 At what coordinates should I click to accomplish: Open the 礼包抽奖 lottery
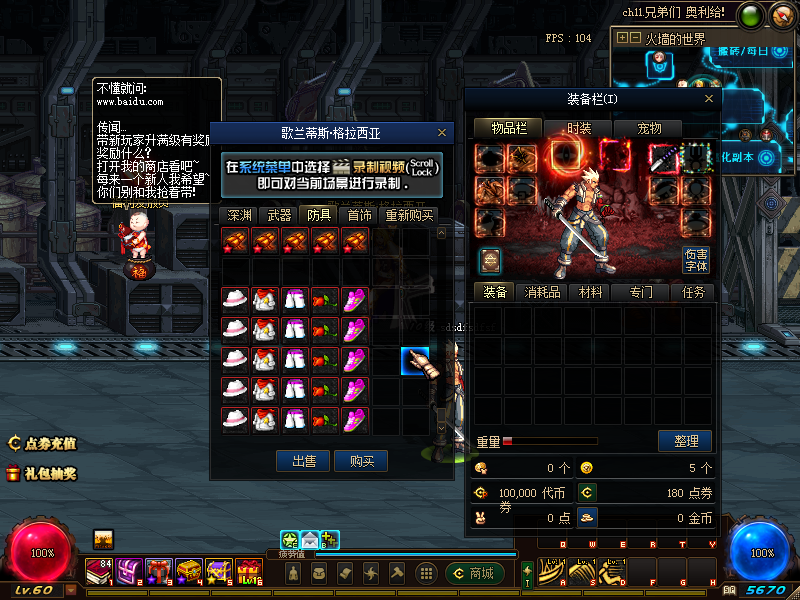coord(42,473)
